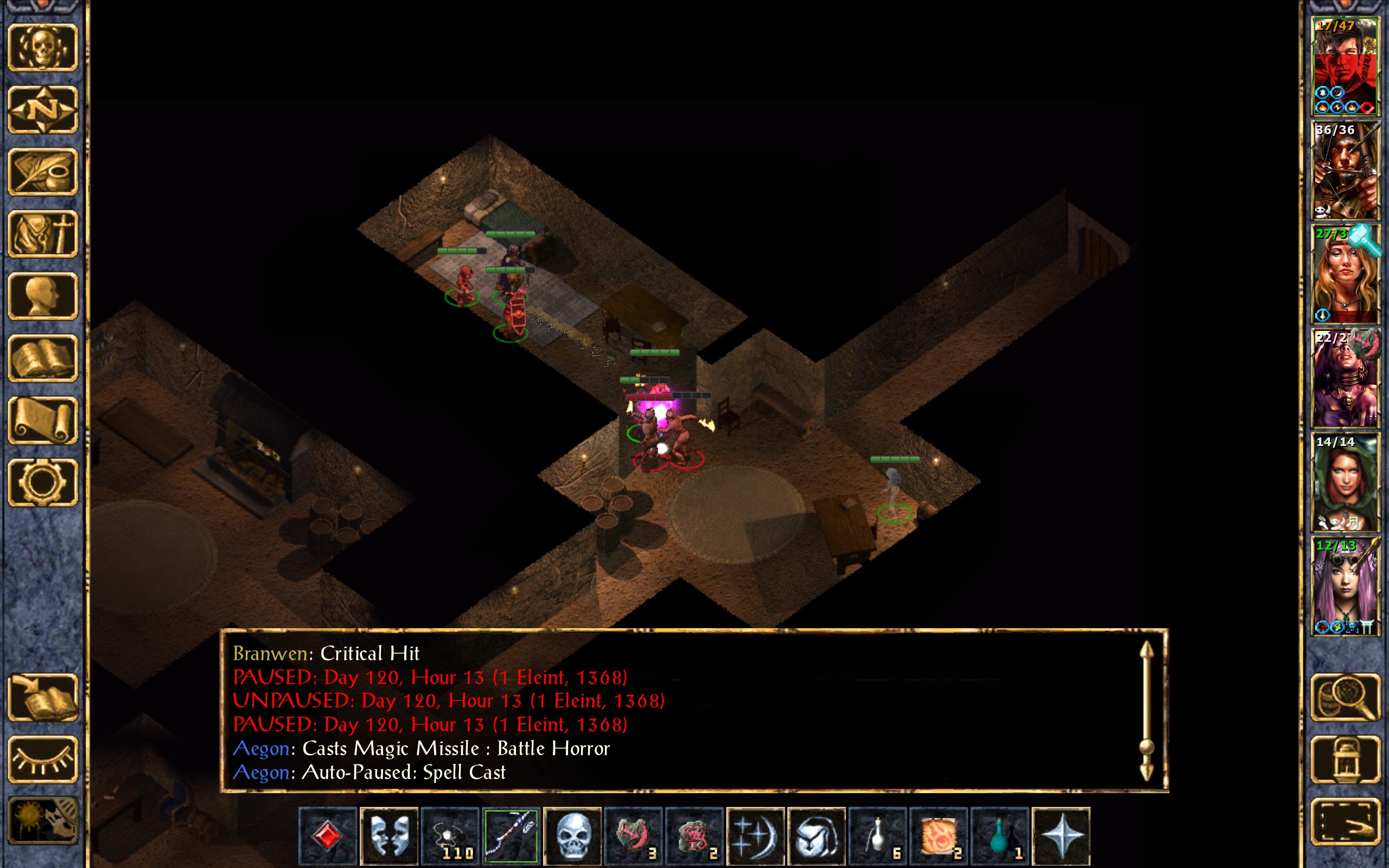Open the journal with the quill icon
1389x868 pixels.
pos(42,171)
